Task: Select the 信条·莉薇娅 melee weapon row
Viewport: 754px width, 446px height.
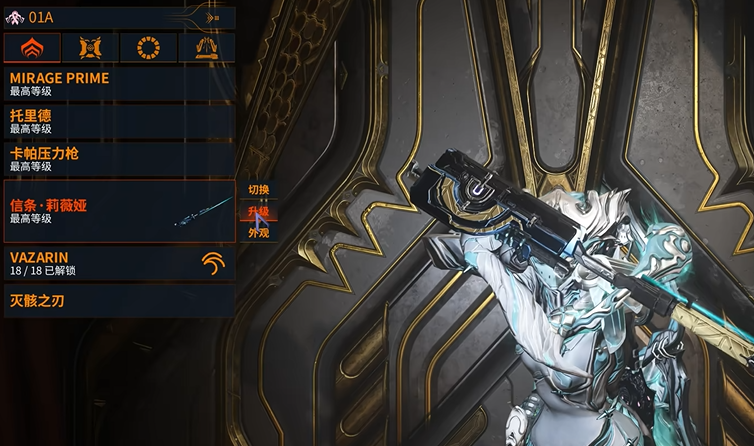Action: (x=119, y=211)
